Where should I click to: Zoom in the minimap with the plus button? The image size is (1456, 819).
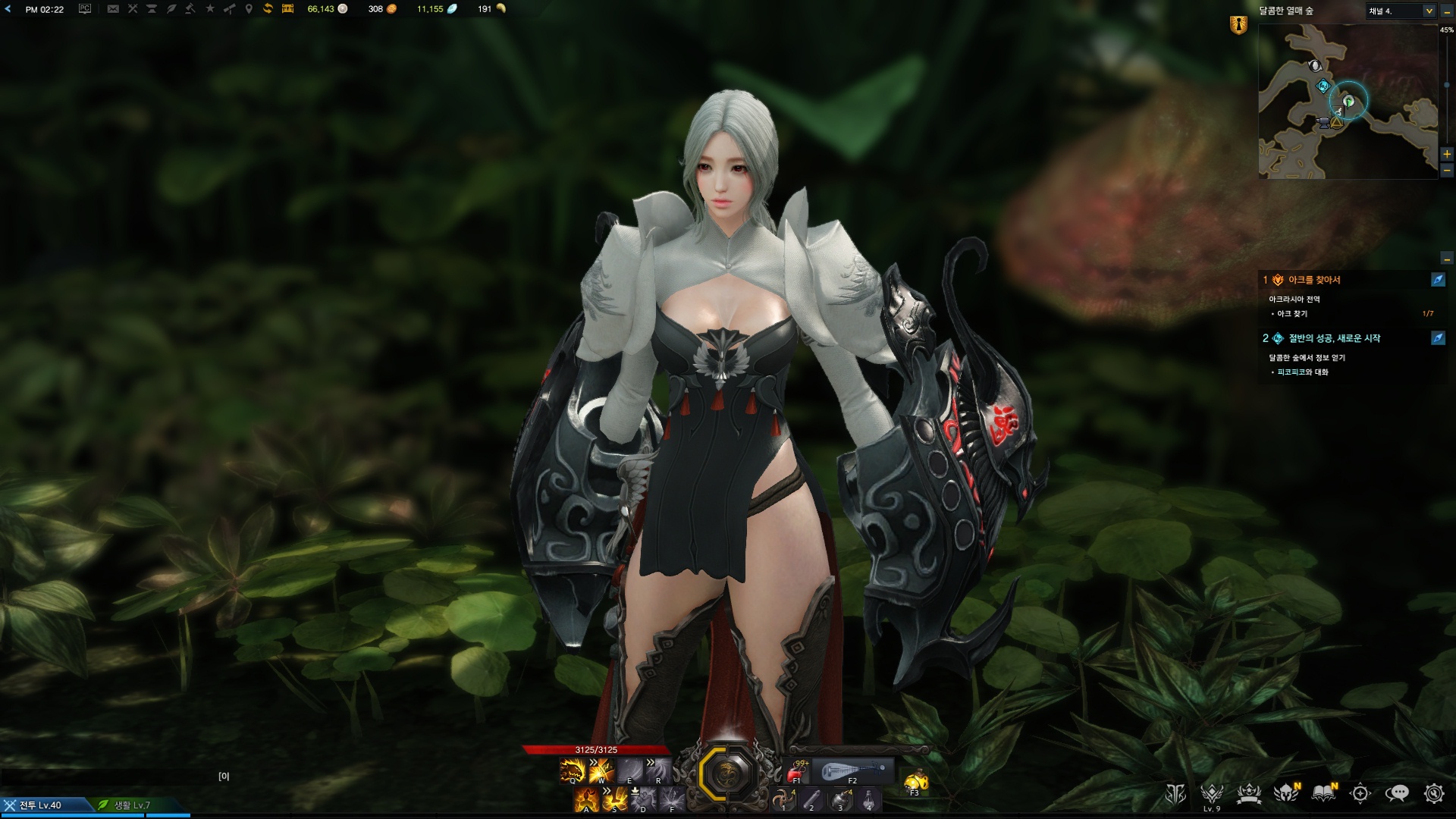[x=1447, y=154]
